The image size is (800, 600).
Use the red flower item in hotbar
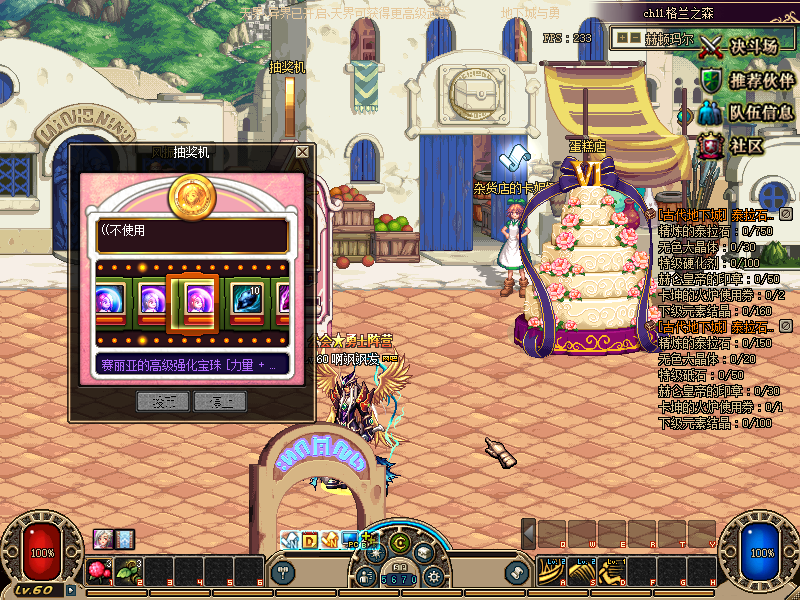pyautogui.click(x=99, y=572)
